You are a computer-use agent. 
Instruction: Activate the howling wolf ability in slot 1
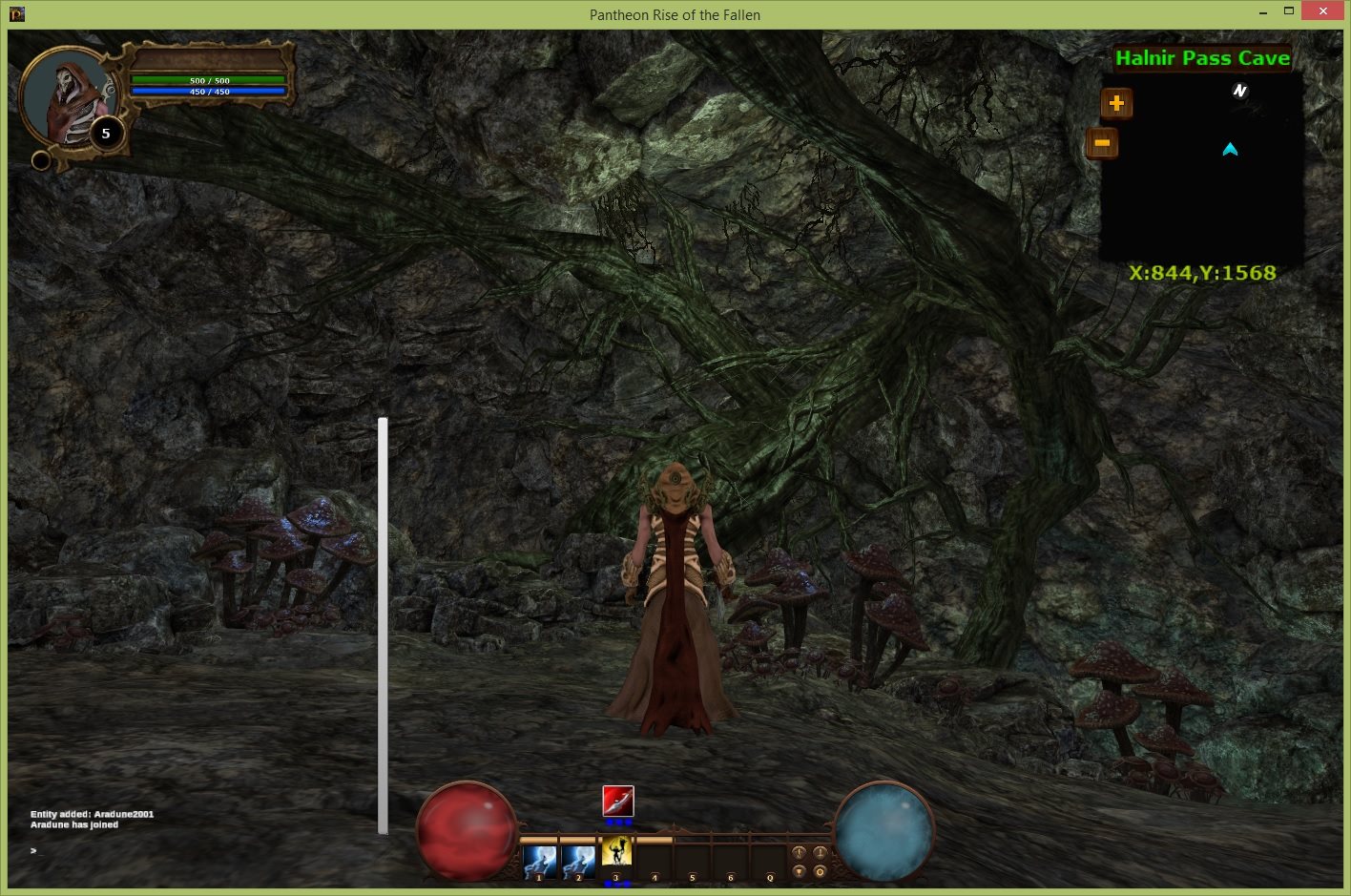(539, 862)
